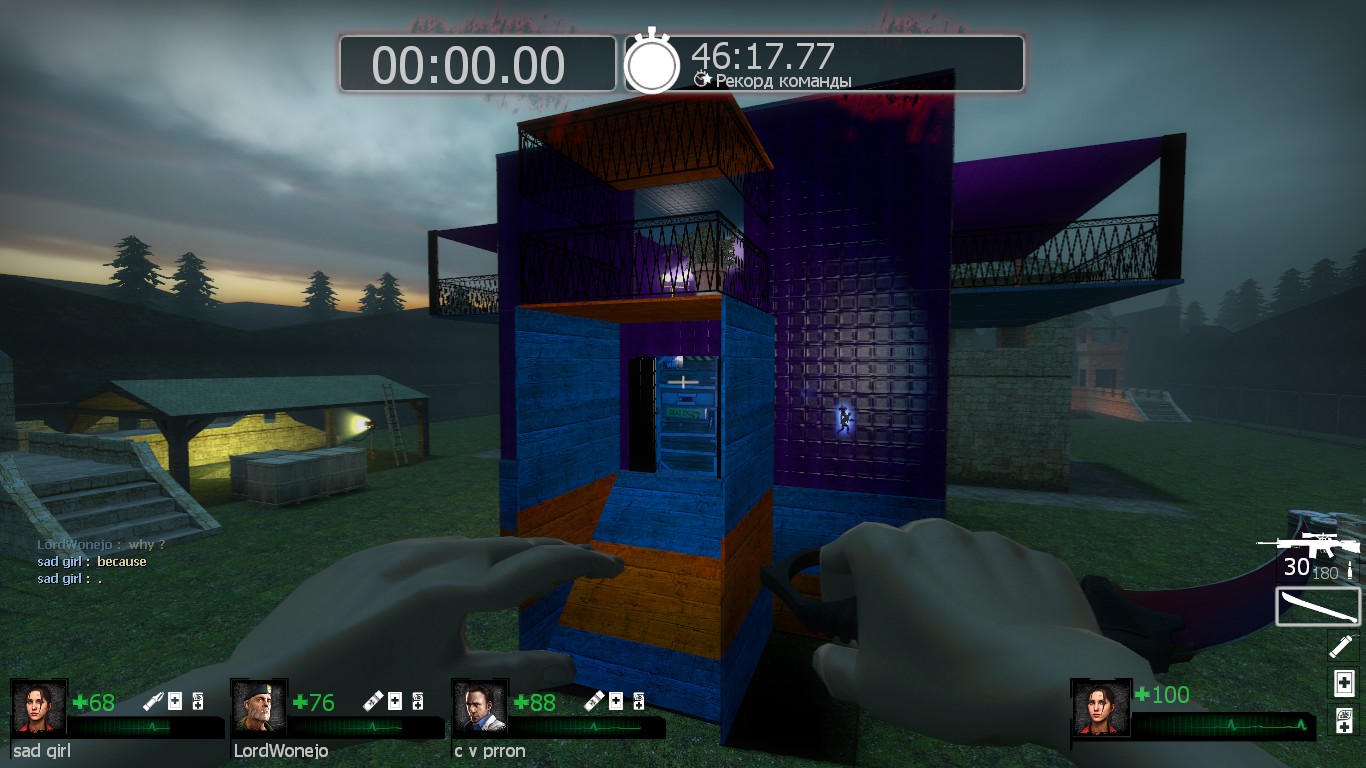Screen dimensions: 1366x768
Task: Select the pipe bomb throwable slot
Action: pos(1343,646)
